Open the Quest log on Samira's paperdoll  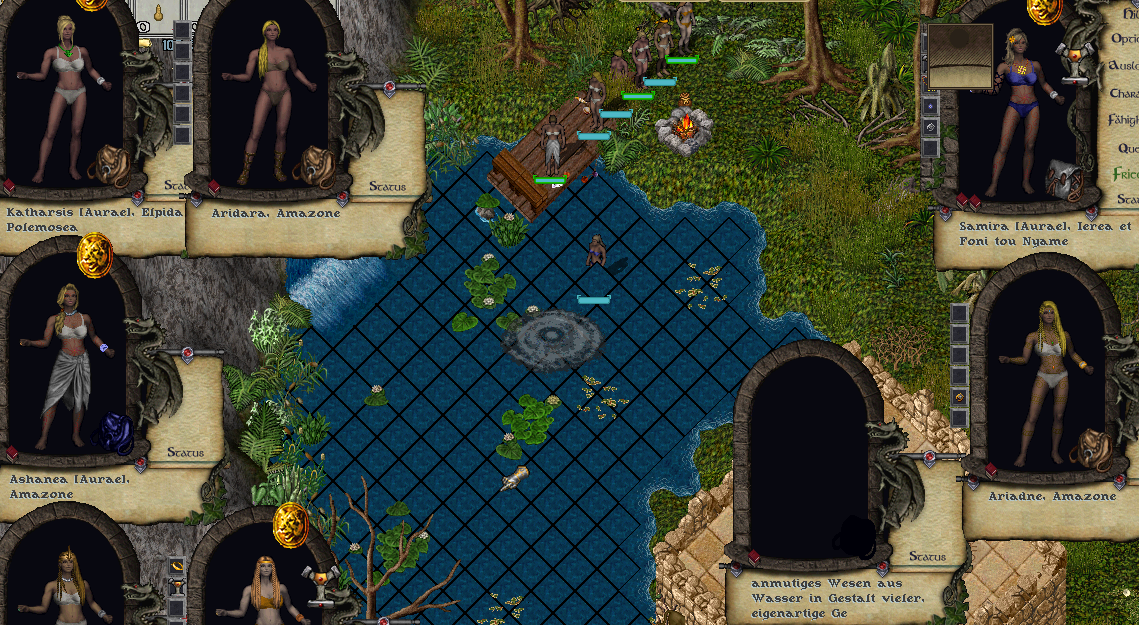point(1127,147)
